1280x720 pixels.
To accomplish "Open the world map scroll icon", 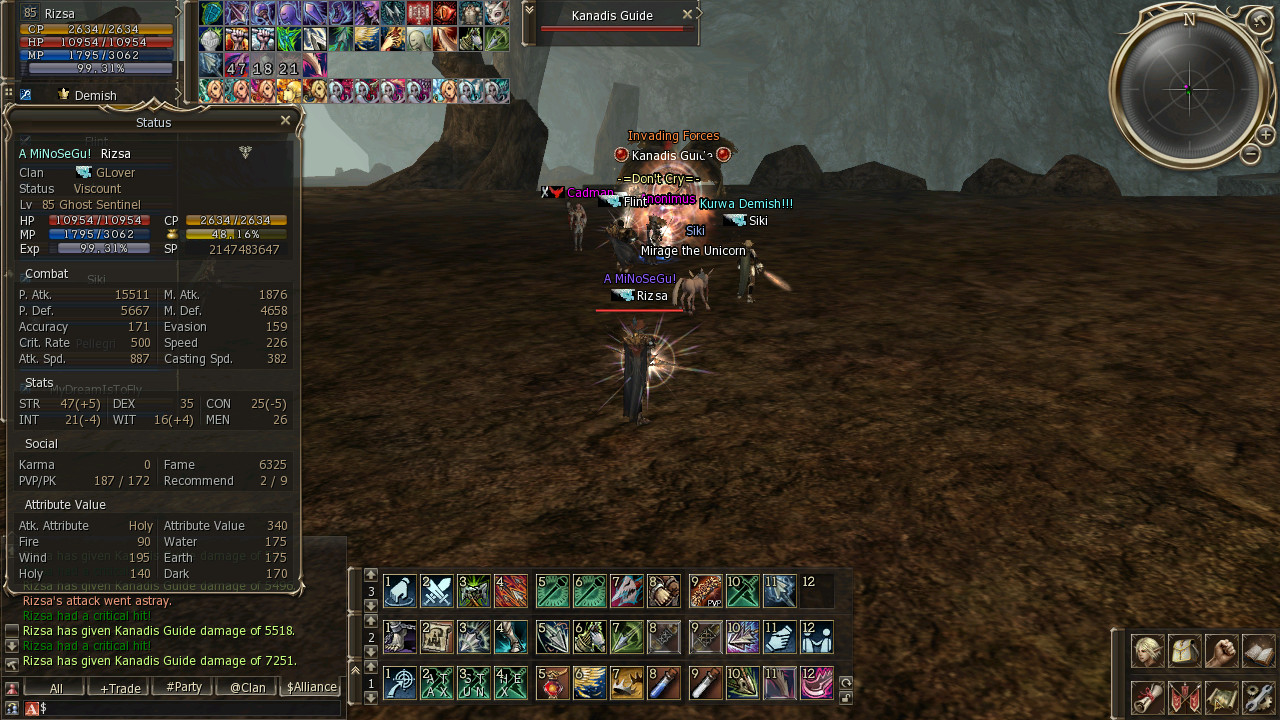I will point(1221,697).
